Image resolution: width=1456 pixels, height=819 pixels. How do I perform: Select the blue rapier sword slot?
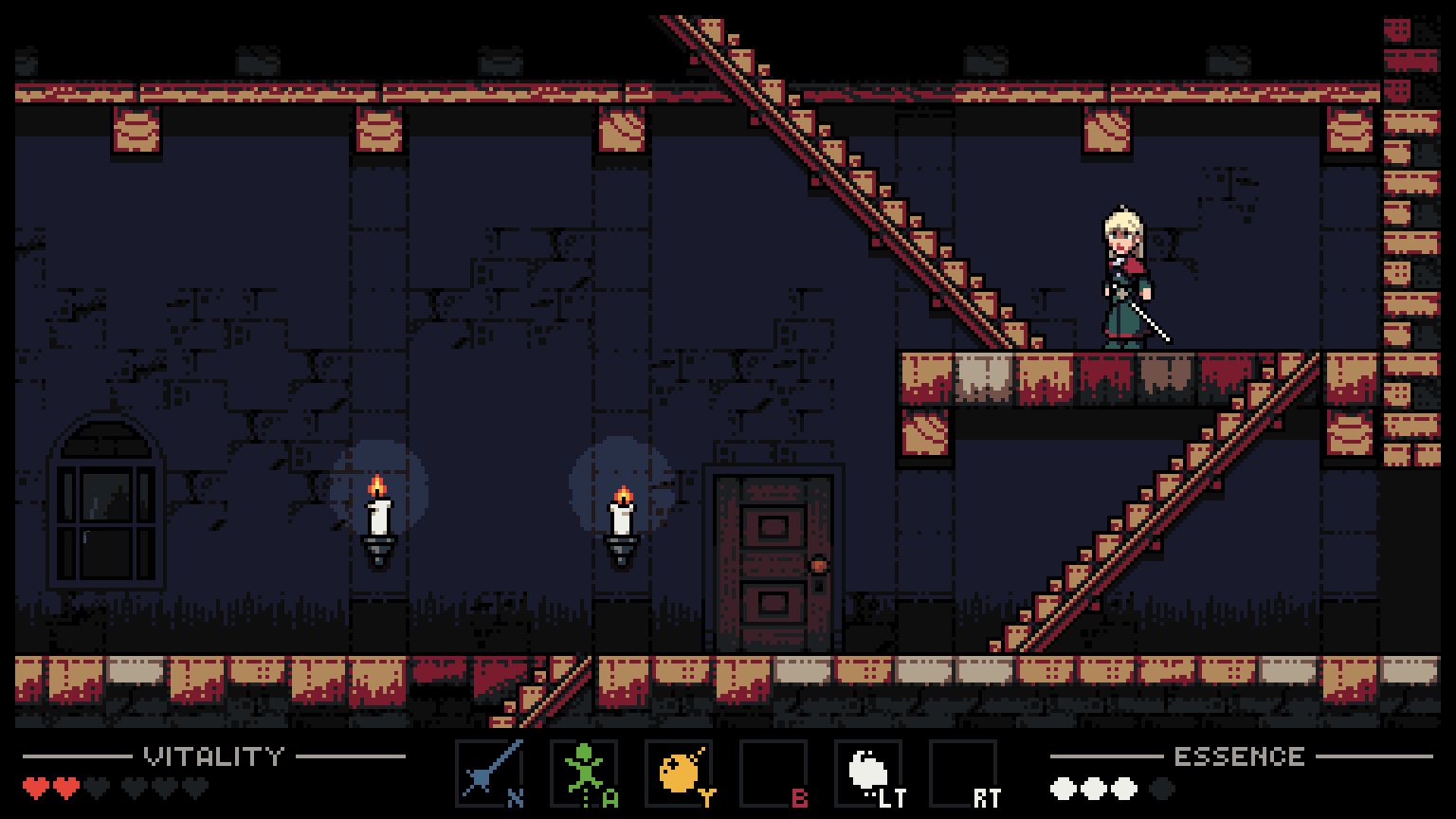[x=489, y=772]
